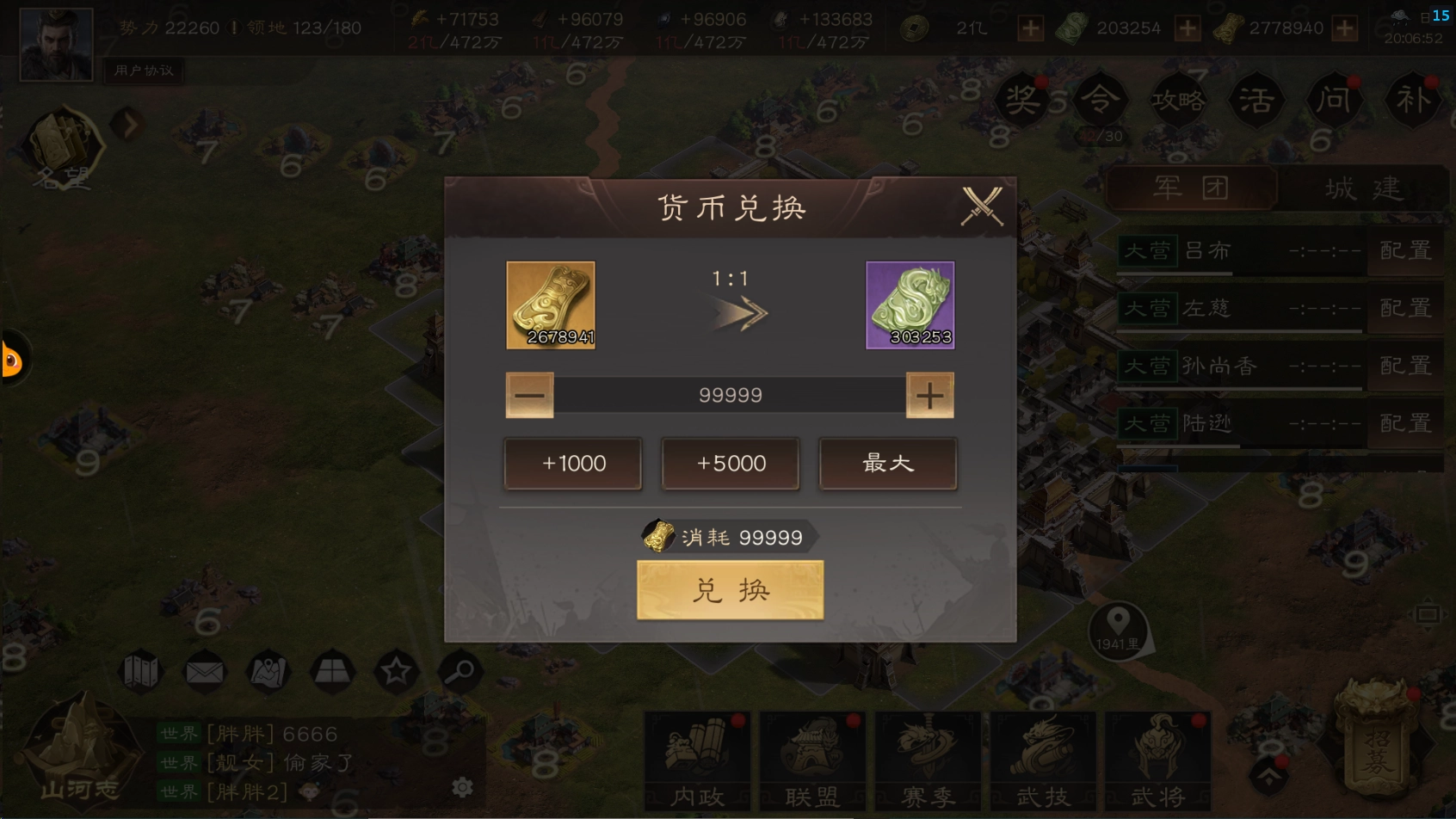Switch to the 城建 tab
The height and width of the screenshot is (819, 1456).
(x=1365, y=186)
